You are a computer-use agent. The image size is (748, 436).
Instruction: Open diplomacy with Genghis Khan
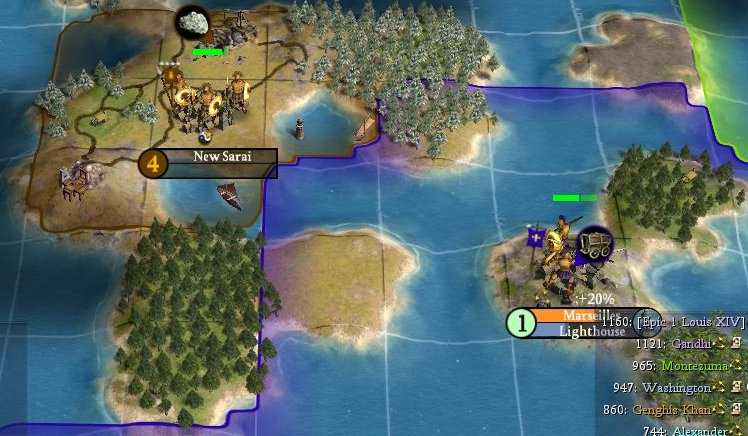[x=672, y=409]
